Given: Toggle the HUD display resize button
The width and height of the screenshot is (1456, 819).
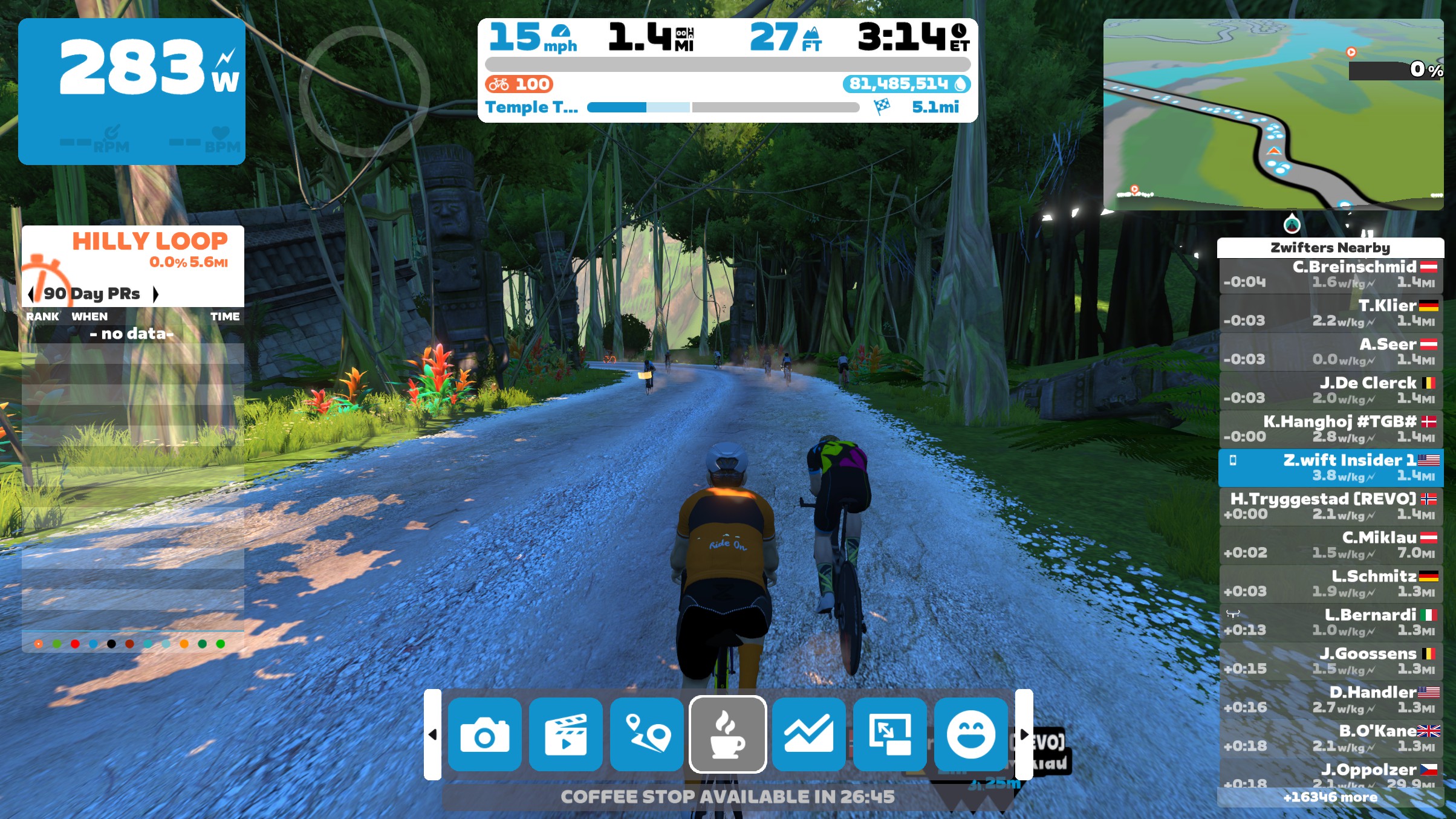Looking at the screenshot, I should [889, 734].
